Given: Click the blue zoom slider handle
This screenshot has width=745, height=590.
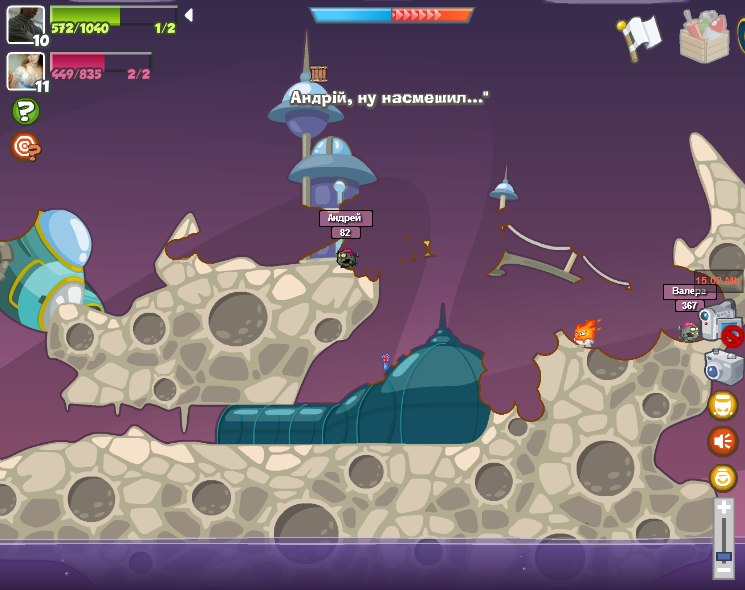Looking at the screenshot, I should tap(723, 555).
